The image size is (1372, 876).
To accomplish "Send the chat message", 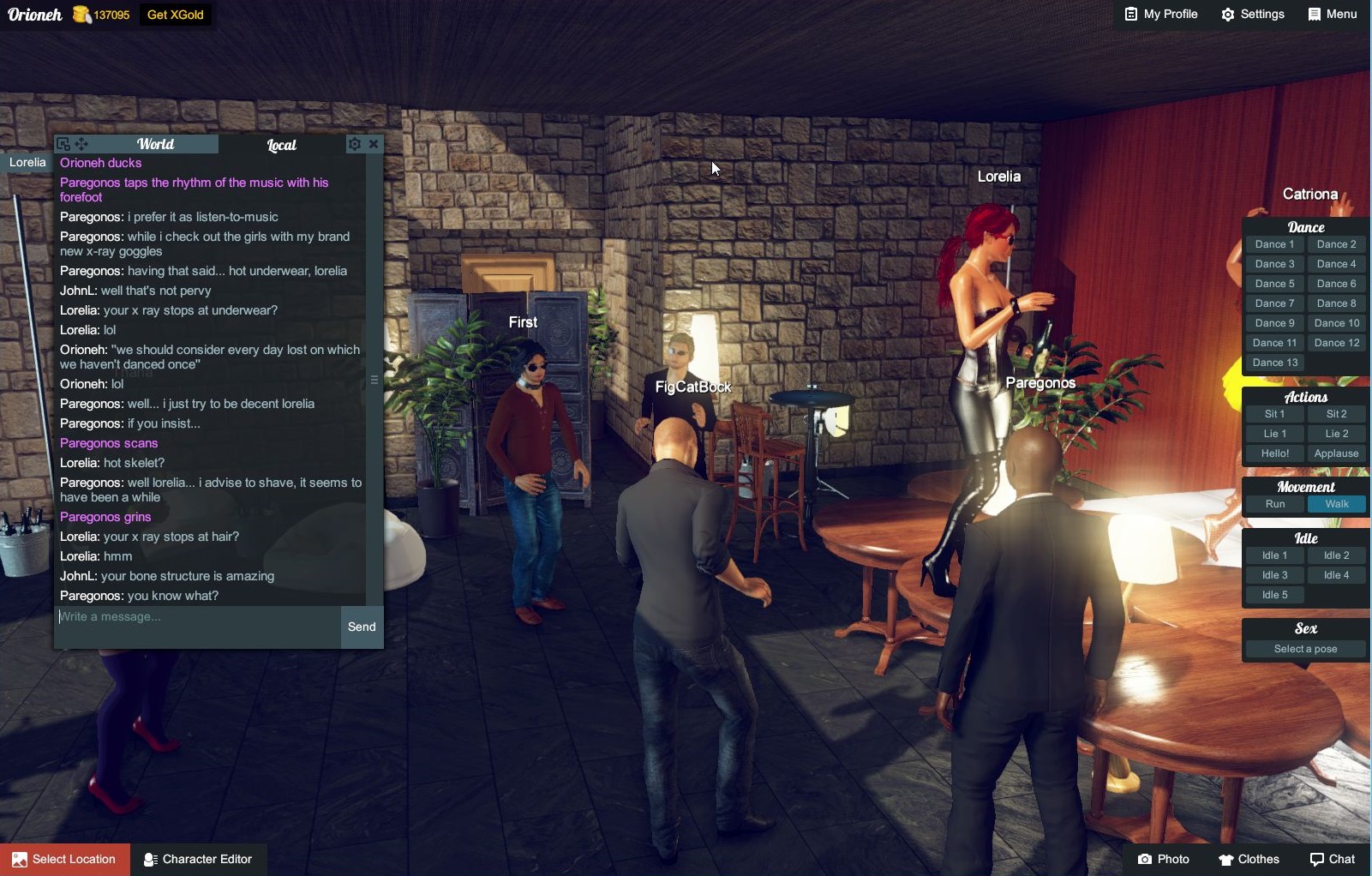I will pyautogui.click(x=362, y=627).
